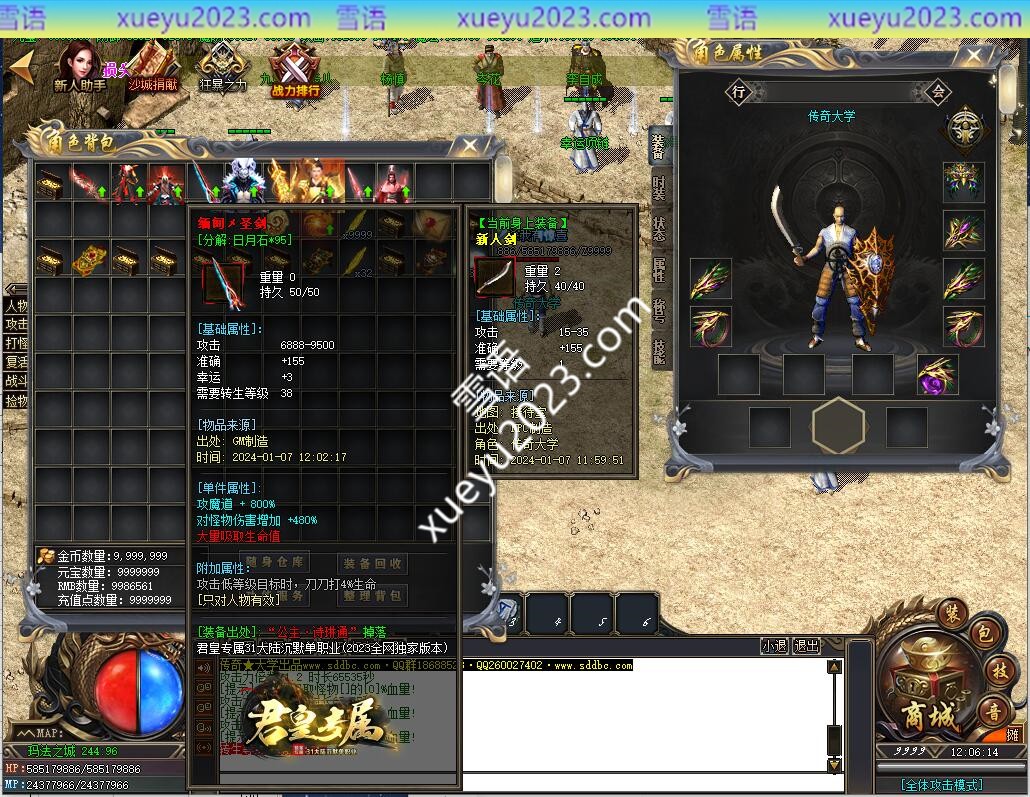Activate the Berserk Power icon
The image size is (1030, 797).
222,68
